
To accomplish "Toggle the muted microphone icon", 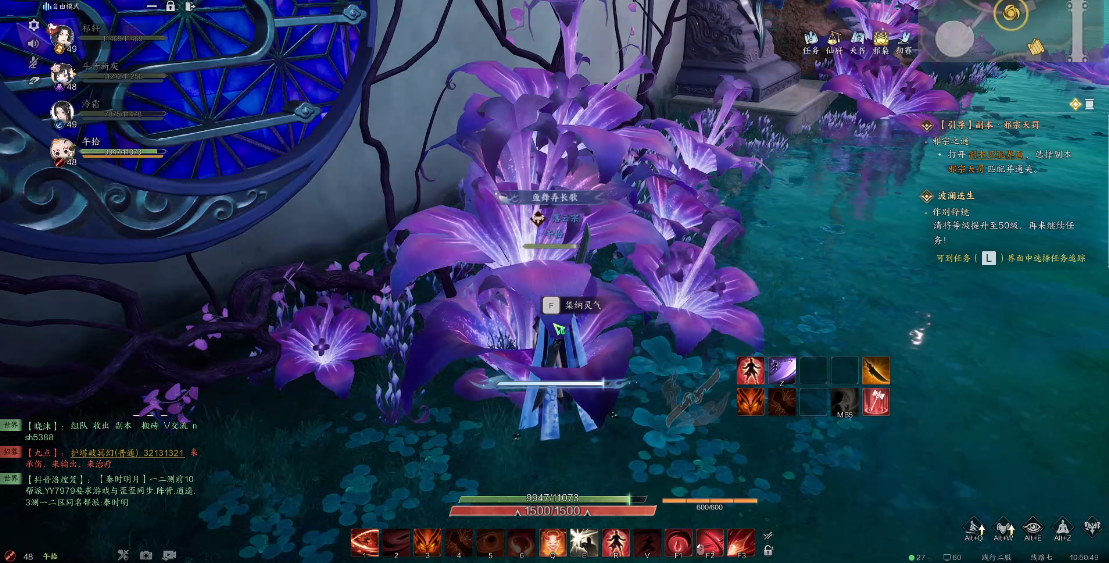I will point(33,63).
